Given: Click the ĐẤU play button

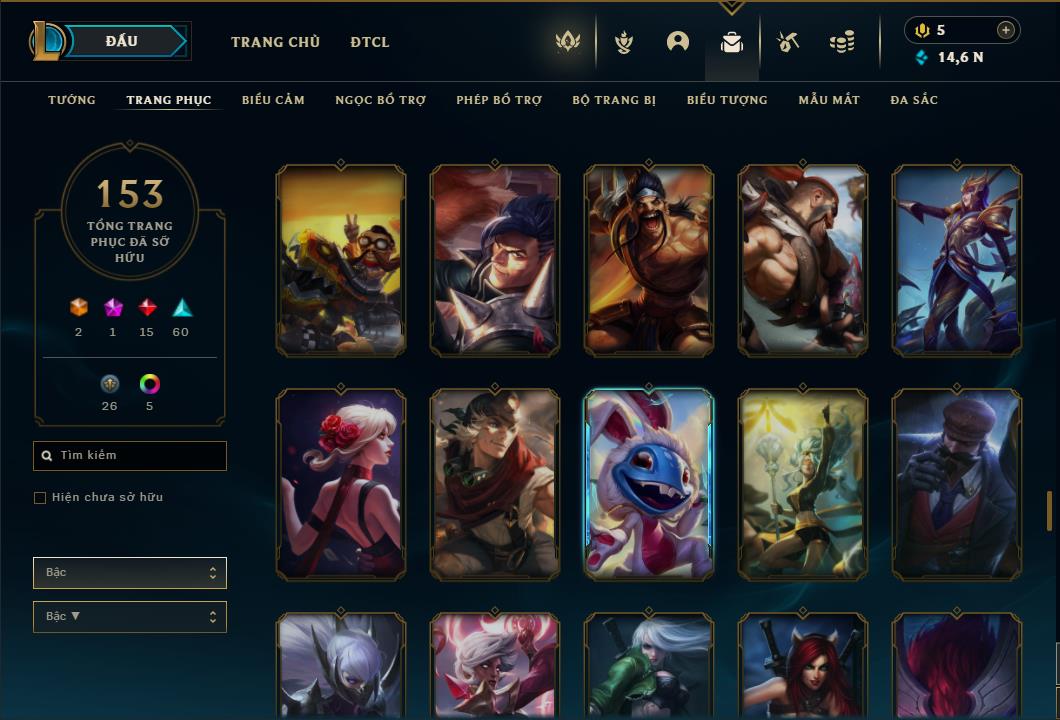Looking at the screenshot, I should pos(121,41).
